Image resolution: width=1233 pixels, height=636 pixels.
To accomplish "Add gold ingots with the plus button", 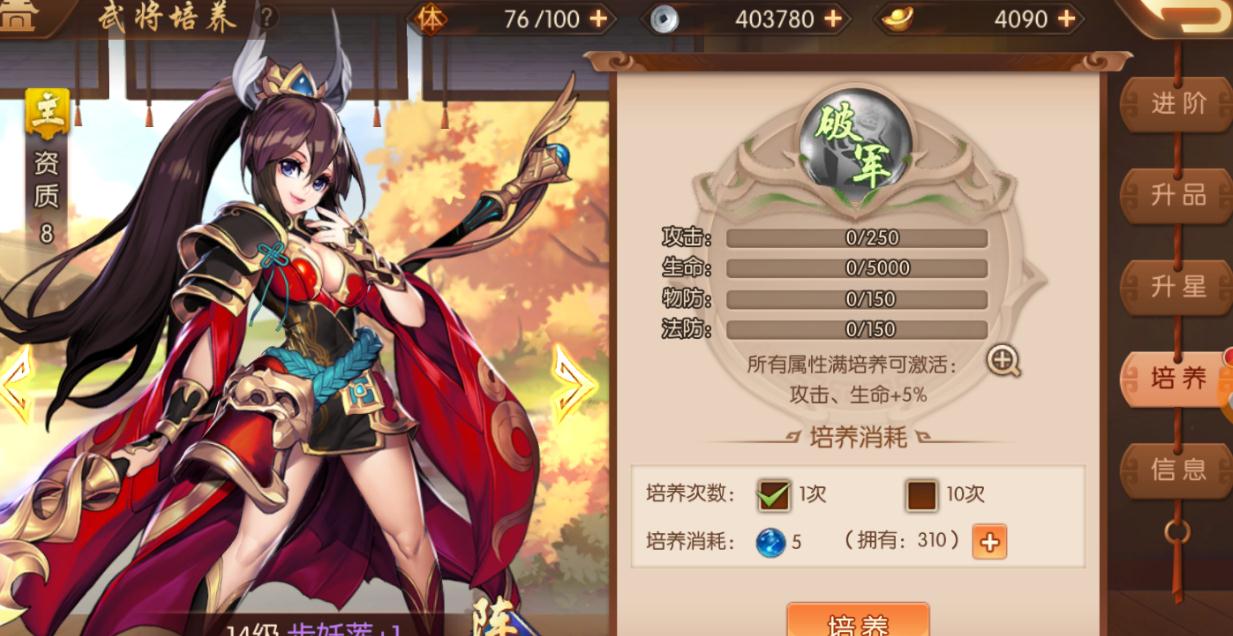I will 1066,19.
